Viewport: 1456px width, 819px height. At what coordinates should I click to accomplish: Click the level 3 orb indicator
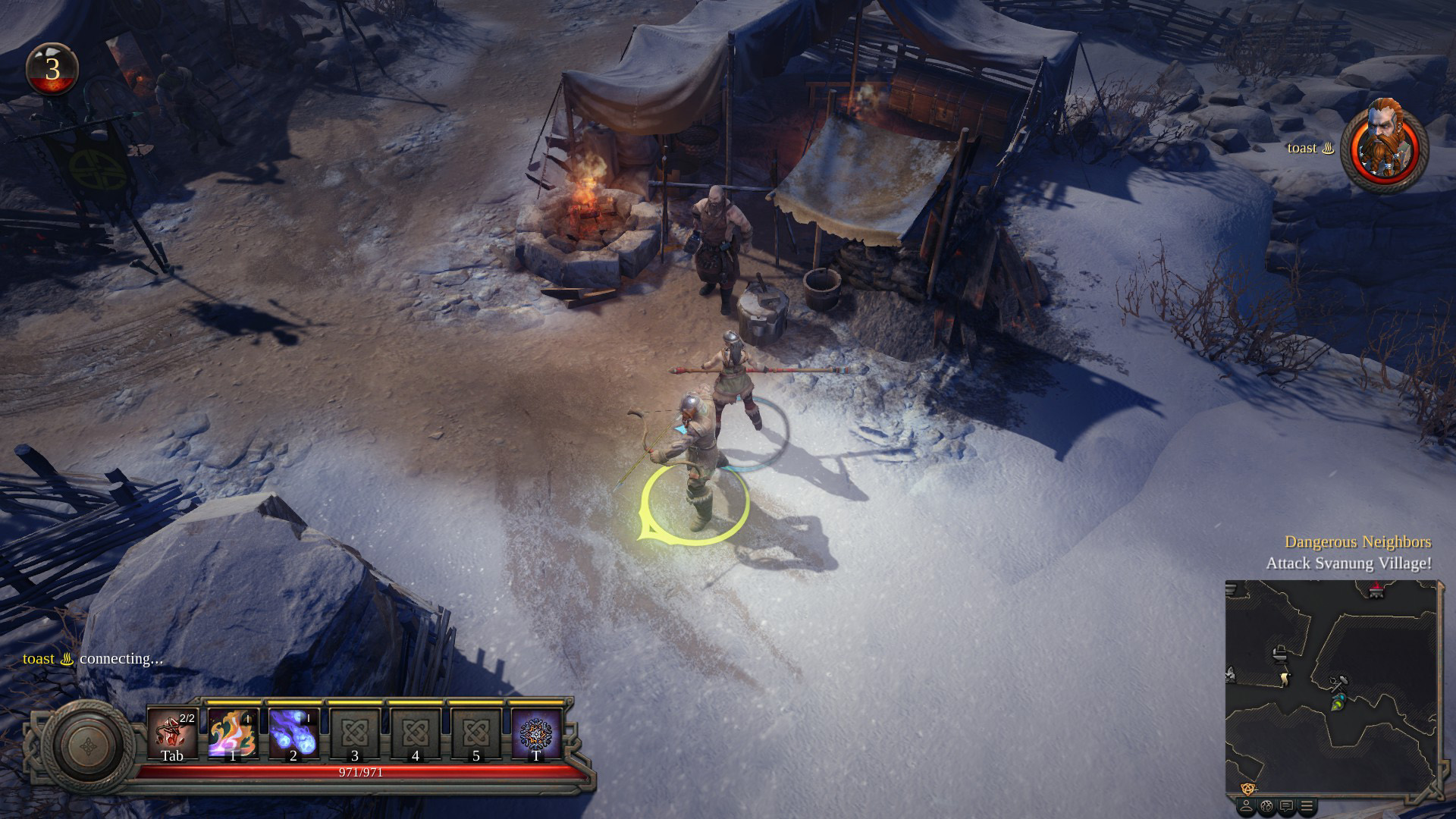point(52,70)
